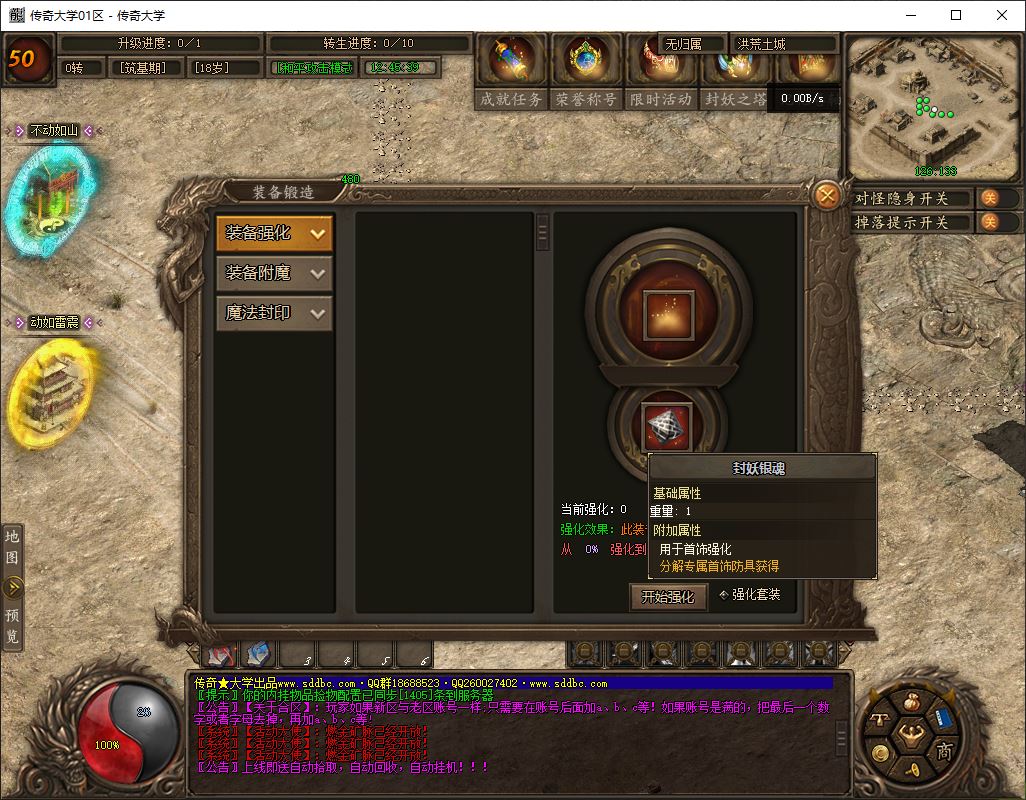Image resolution: width=1026 pixels, height=800 pixels.
Task: Select the 装备强化 category
Action: coord(274,233)
